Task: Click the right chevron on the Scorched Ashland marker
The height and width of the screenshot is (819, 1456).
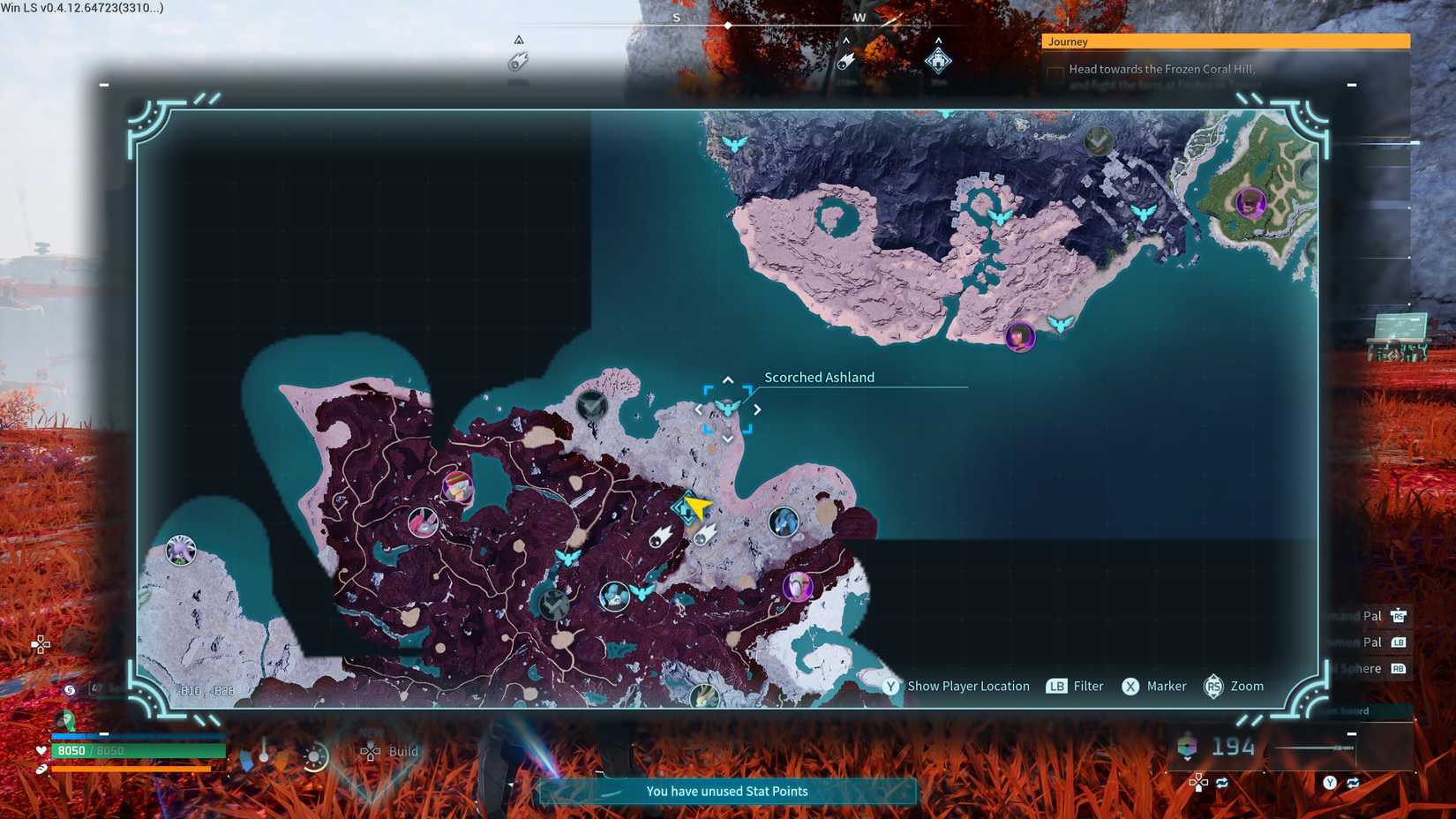Action: pyautogui.click(x=757, y=409)
